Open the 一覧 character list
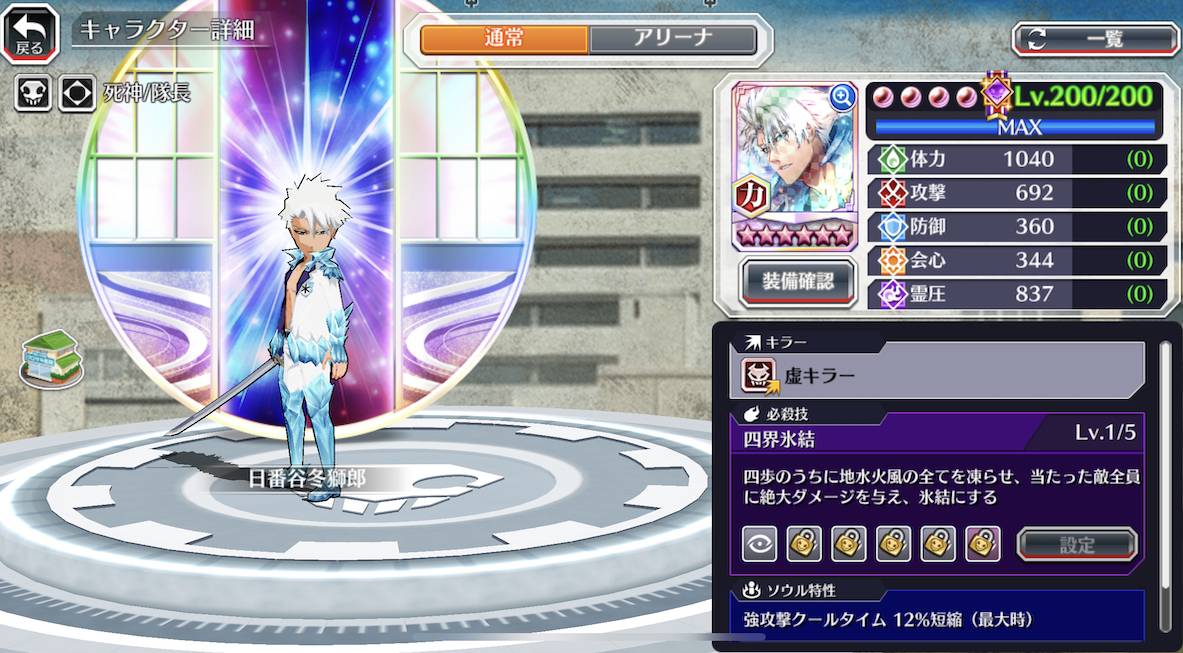The width and height of the screenshot is (1183, 653). tap(1095, 39)
